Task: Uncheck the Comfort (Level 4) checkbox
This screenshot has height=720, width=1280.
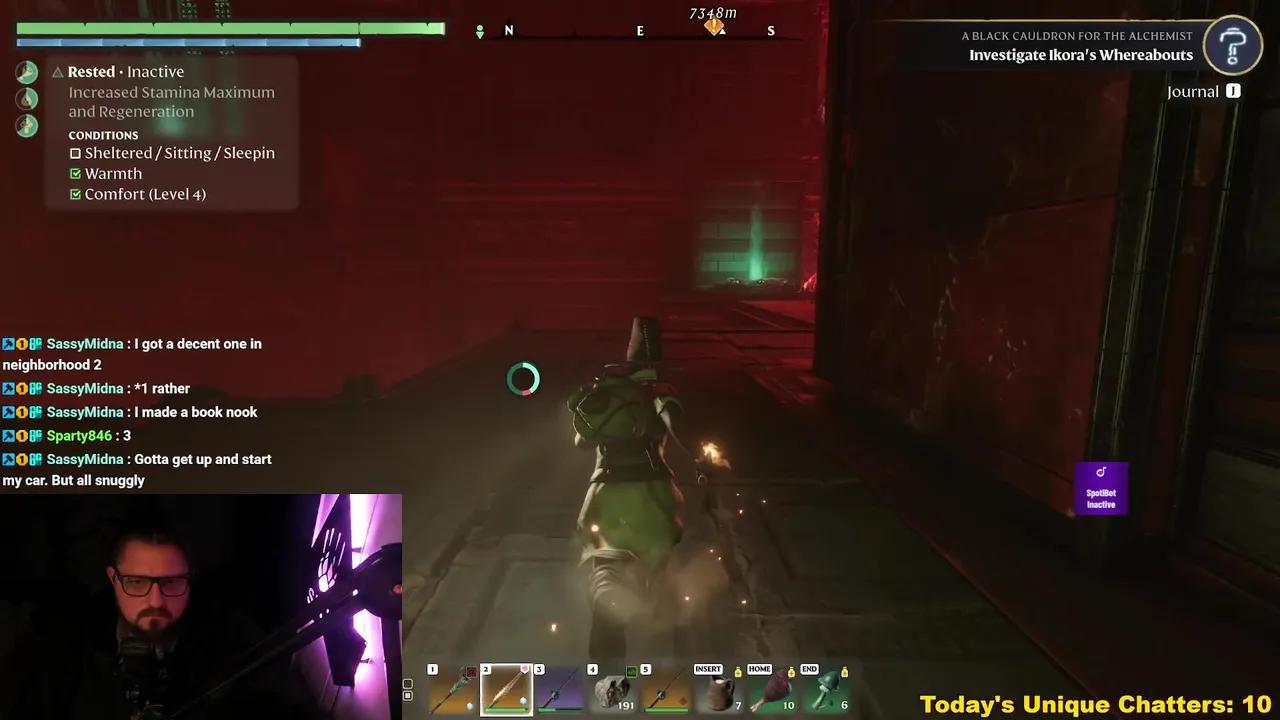Action: tap(75, 194)
